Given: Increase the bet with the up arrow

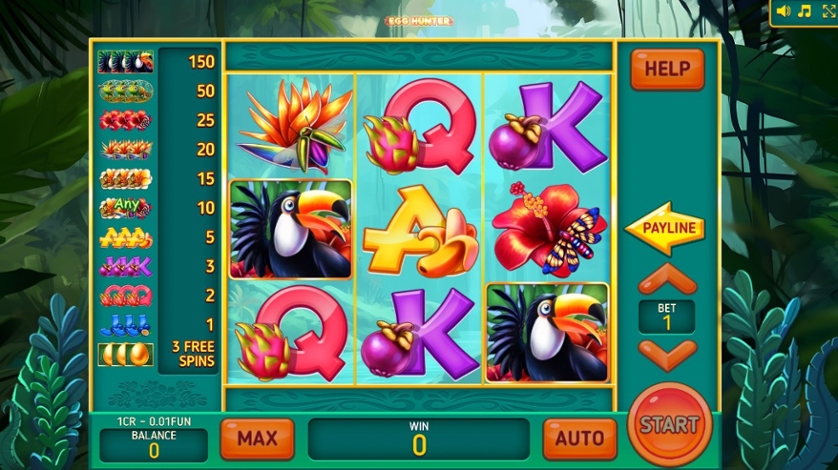Looking at the screenshot, I should tap(667, 279).
